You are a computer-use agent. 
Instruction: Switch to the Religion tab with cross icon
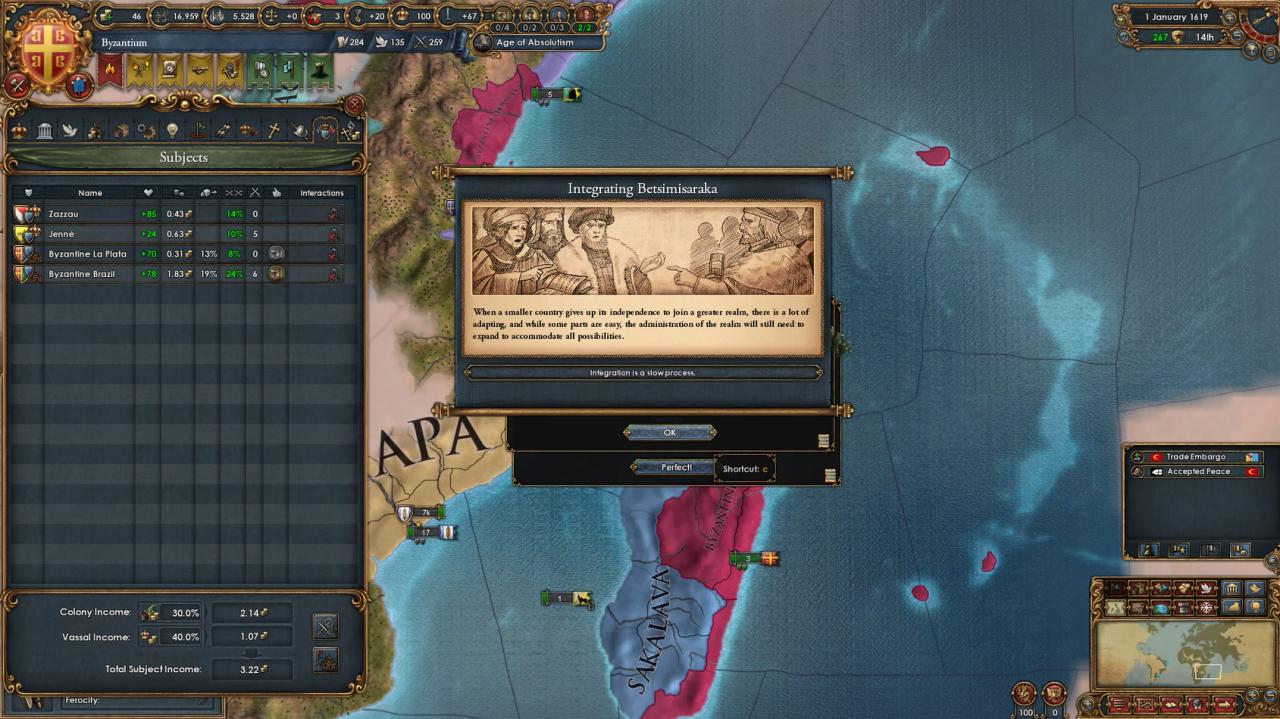tap(273, 130)
